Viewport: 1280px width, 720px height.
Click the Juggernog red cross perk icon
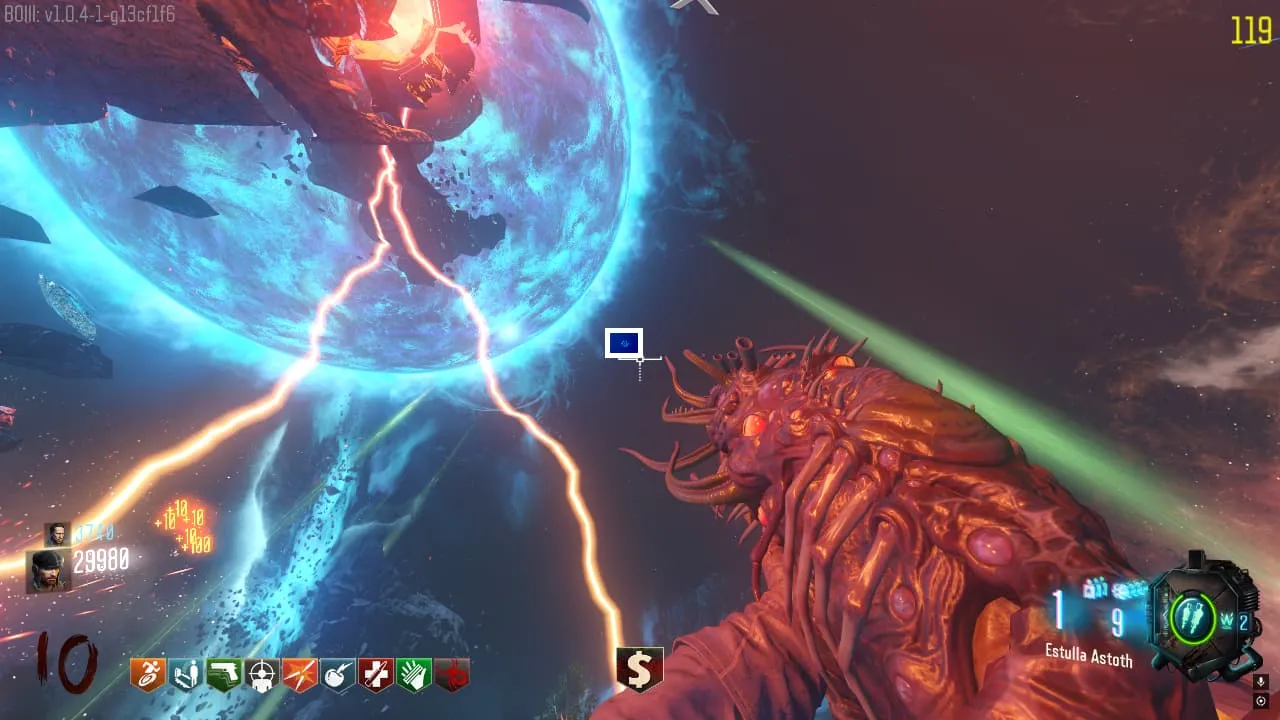click(x=376, y=675)
